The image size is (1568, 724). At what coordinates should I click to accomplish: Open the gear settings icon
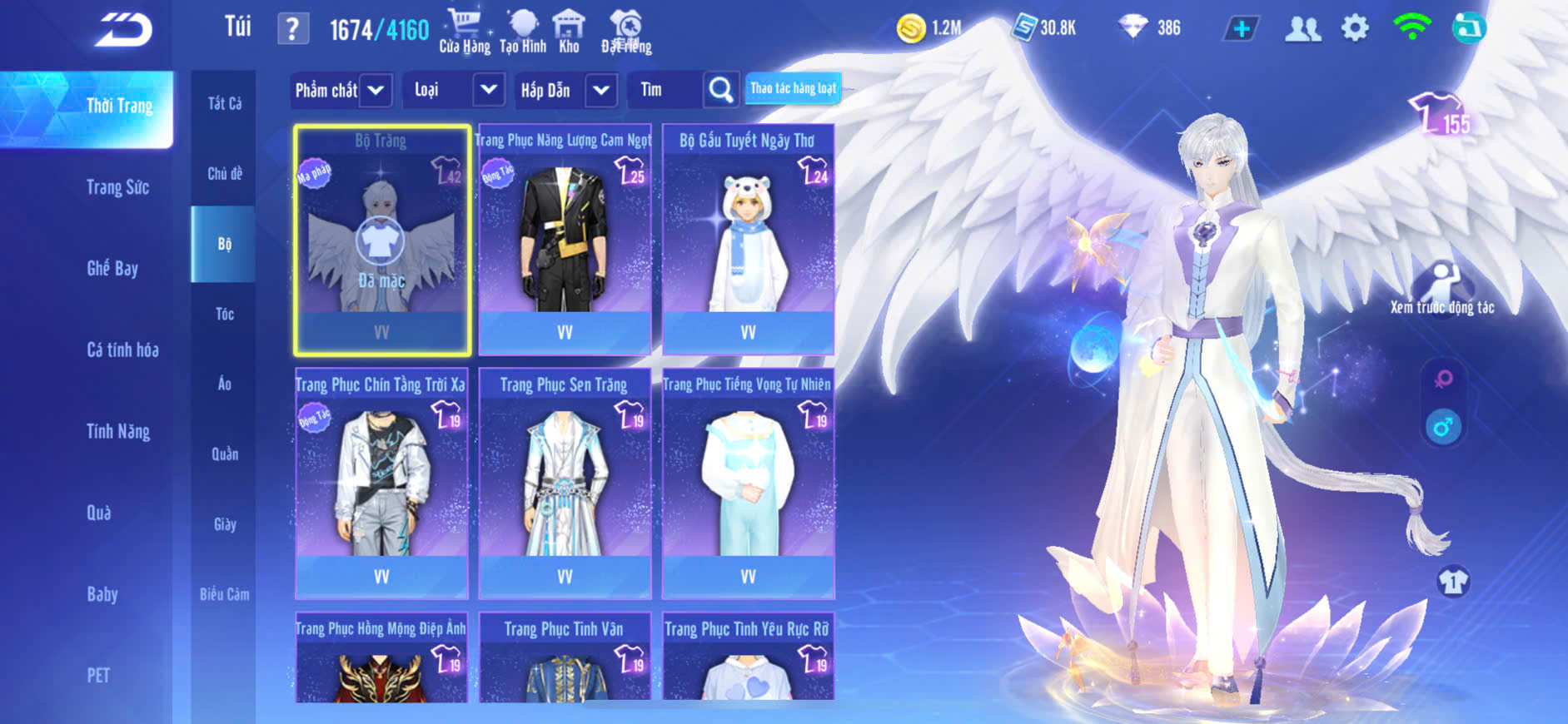pyautogui.click(x=1355, y=28)
